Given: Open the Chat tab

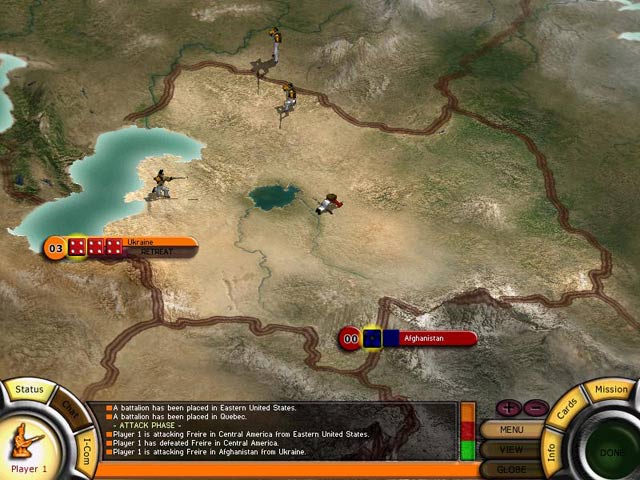Looking at the screenshot, I should pyautogui.click(x=70, y=410).
